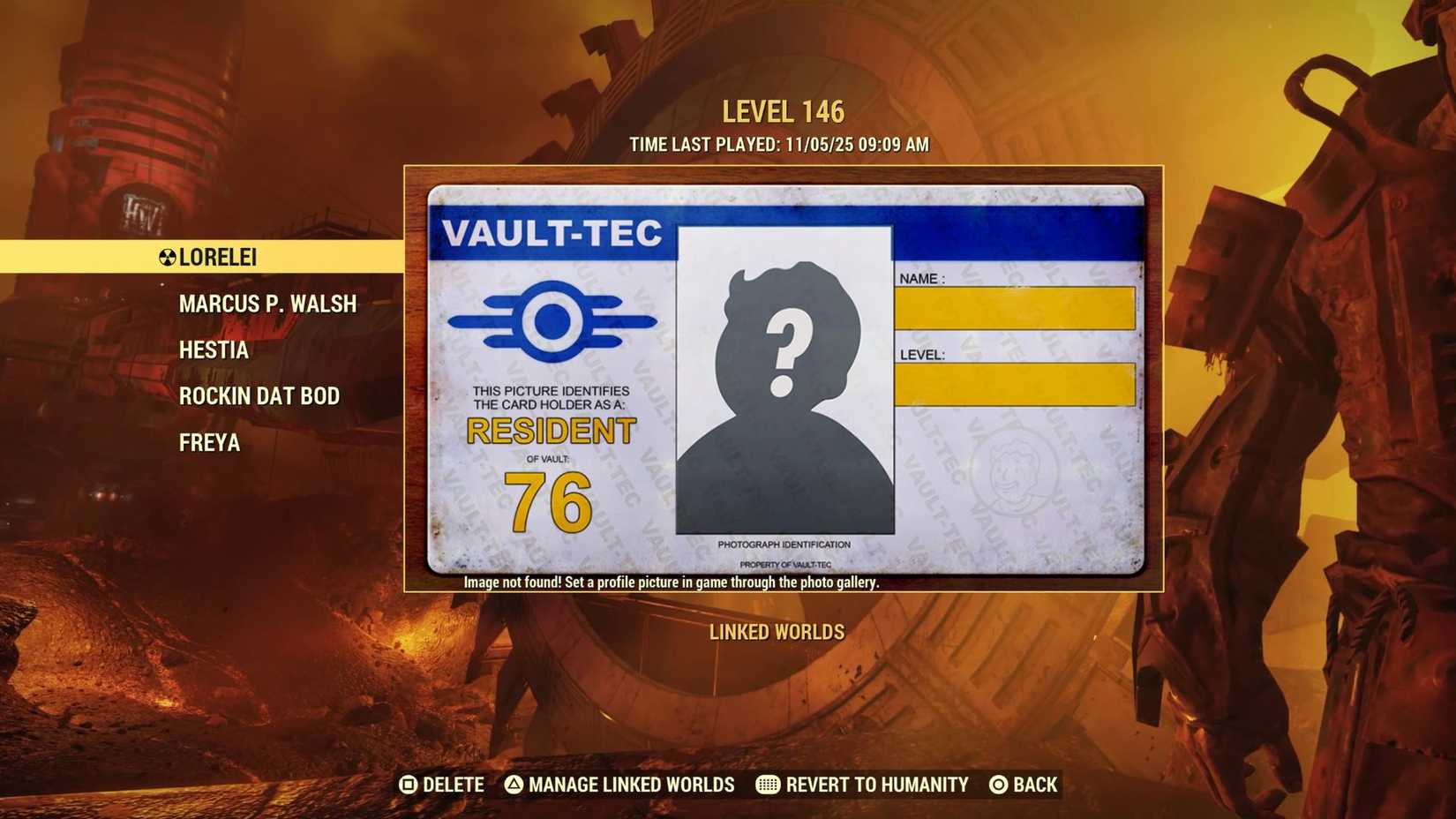
Task: Click the highlighted Lorelei entry
Action: [x=216, y=258]
